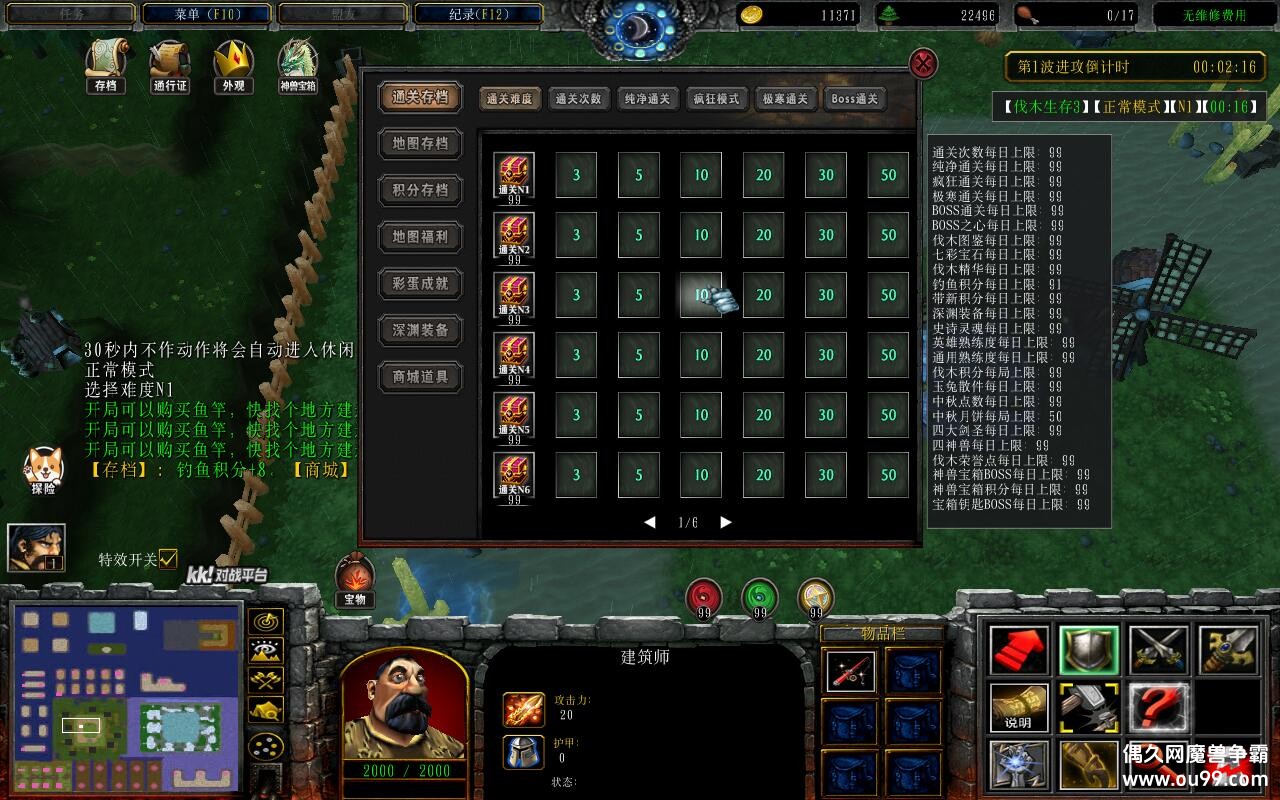Screen dimensions: 1280x800
Task: Go to the next page arrow
Action: point(726,522)
